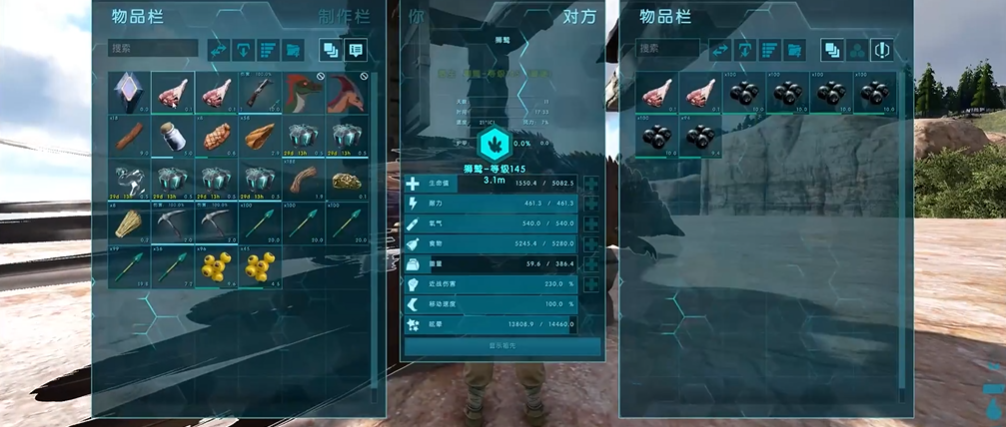Open the folder button in creature inventory

pyautogui.click(x=794, y=49)
